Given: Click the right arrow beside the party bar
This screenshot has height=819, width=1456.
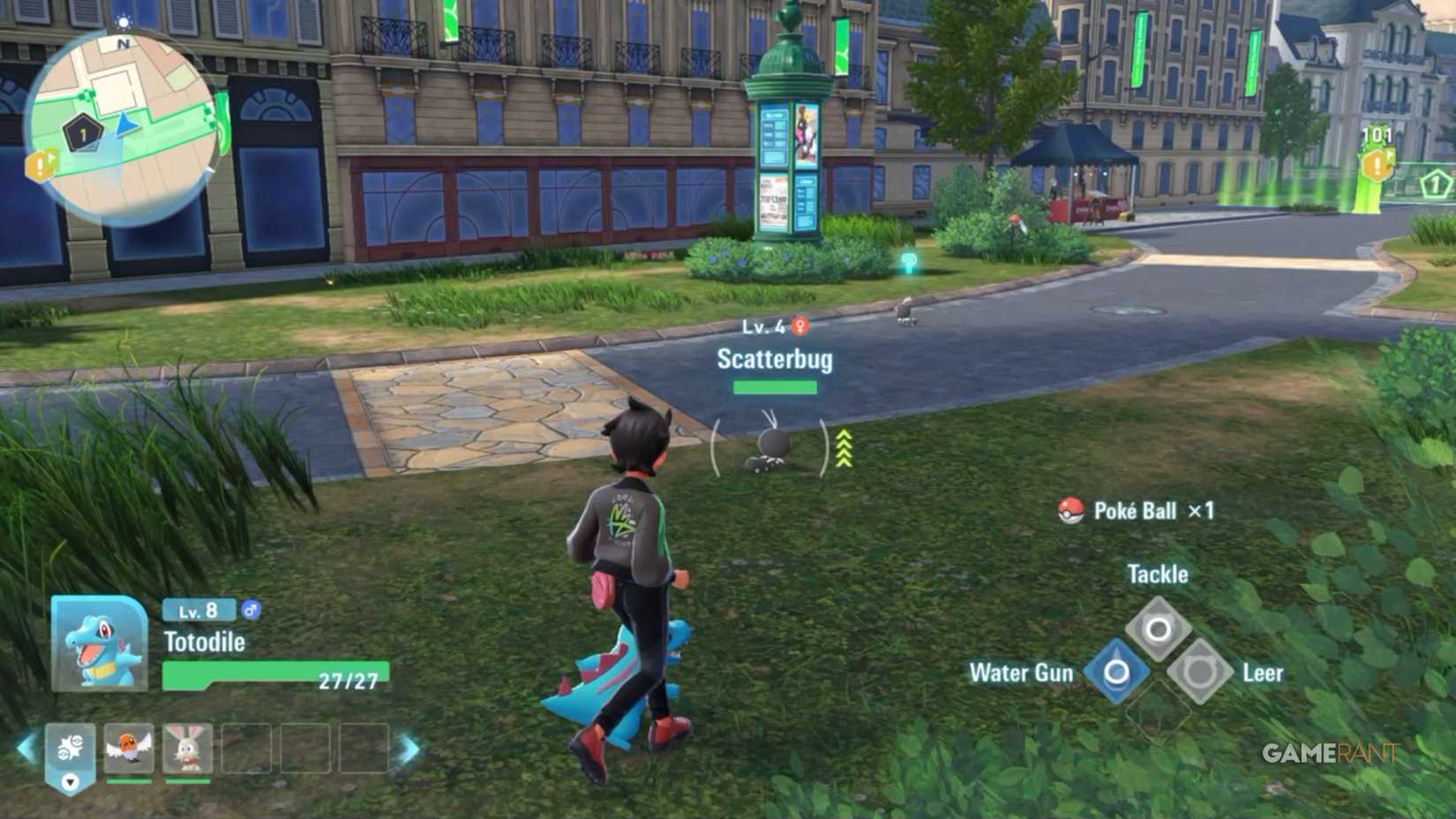Looking at the screenshot, I should (409, 748).
